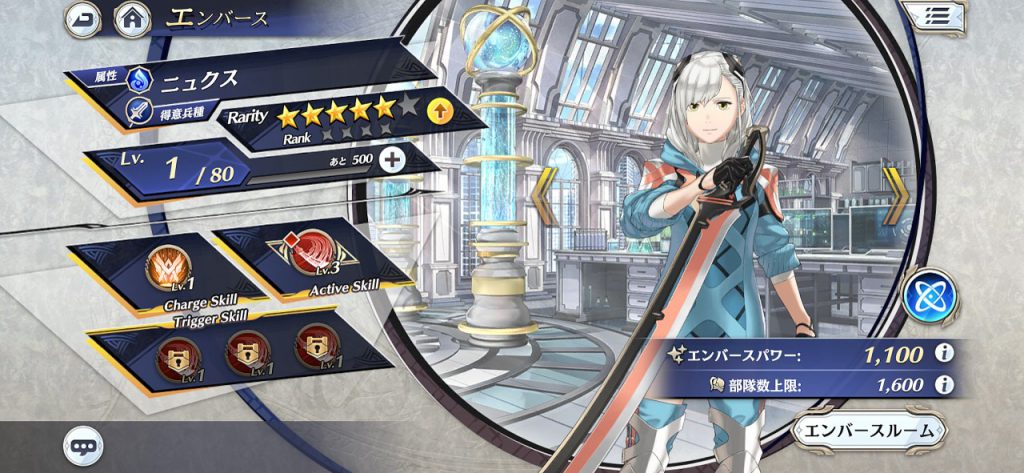Show the next character with right chevron
The height and width of the screenshot is (473, 1024).
pos(893,198)
